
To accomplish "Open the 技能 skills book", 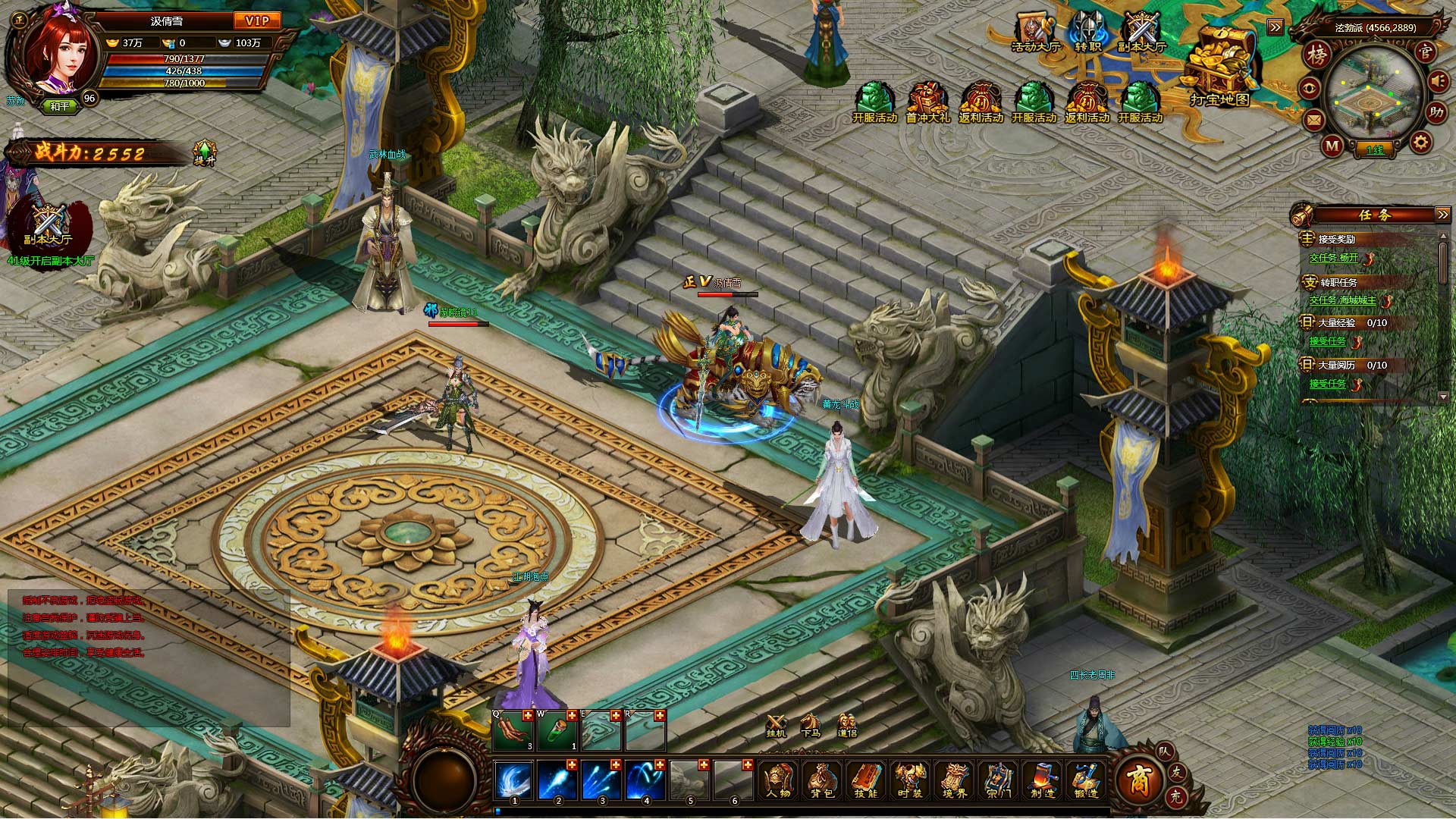I will [x=867, y=780].
